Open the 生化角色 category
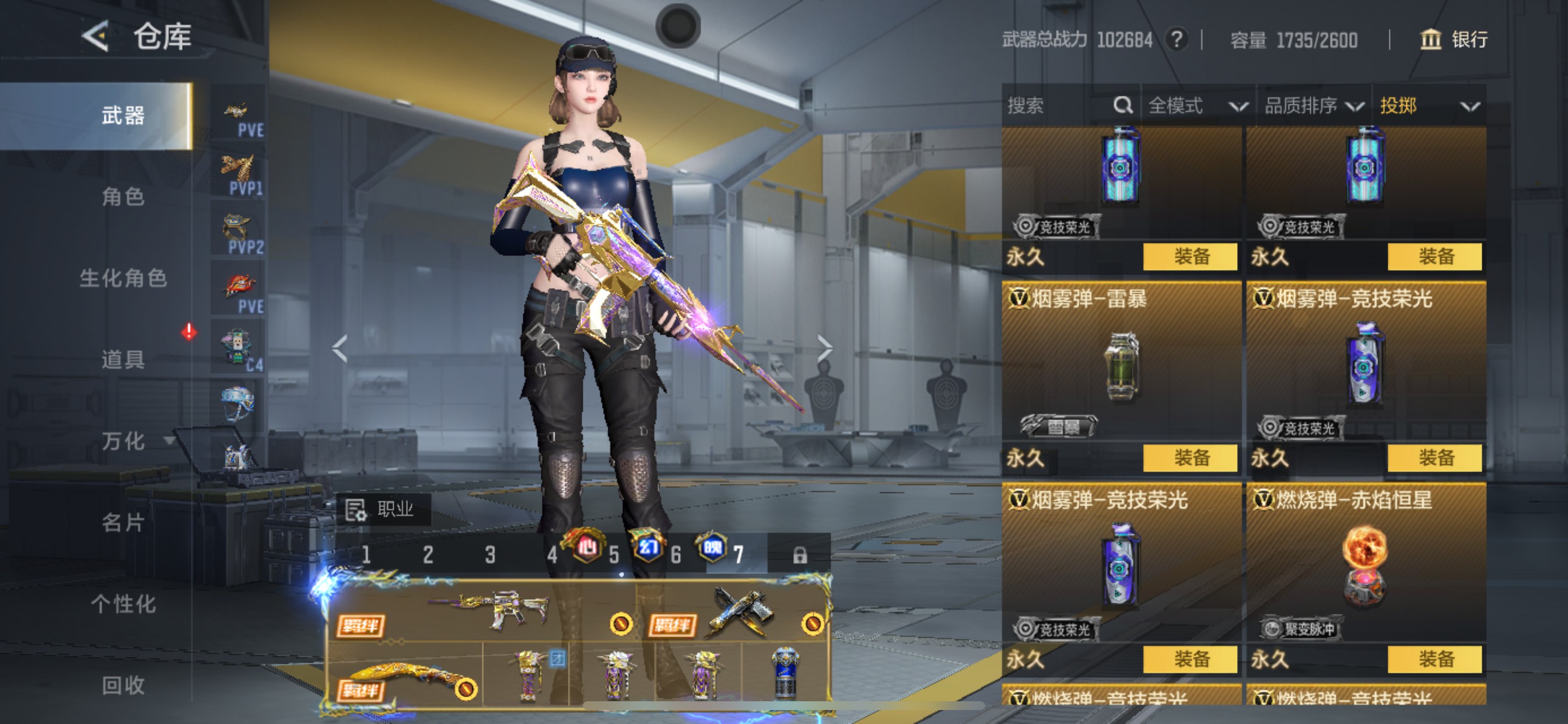Image resolution: width=1568 pixels, height=724 pixels. [123, 278]
